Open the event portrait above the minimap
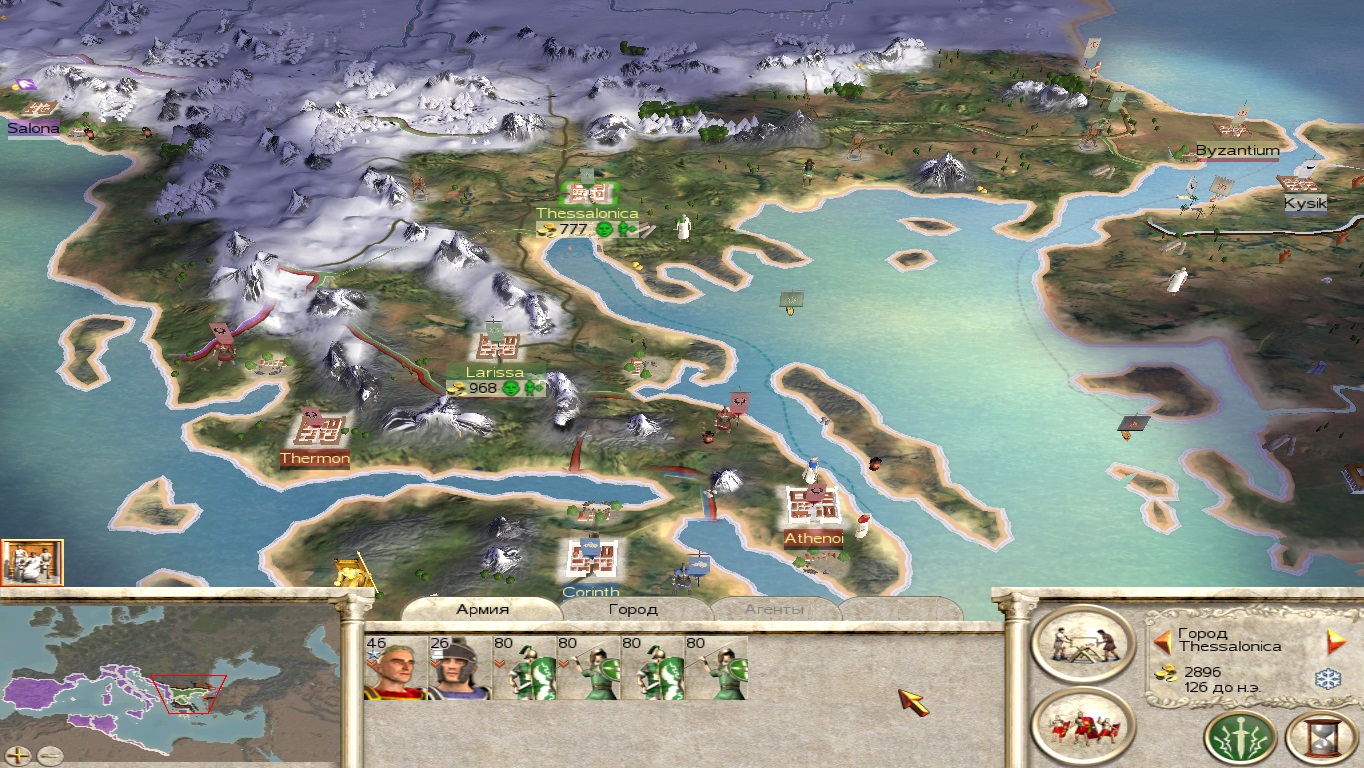 tap(32, 562)
